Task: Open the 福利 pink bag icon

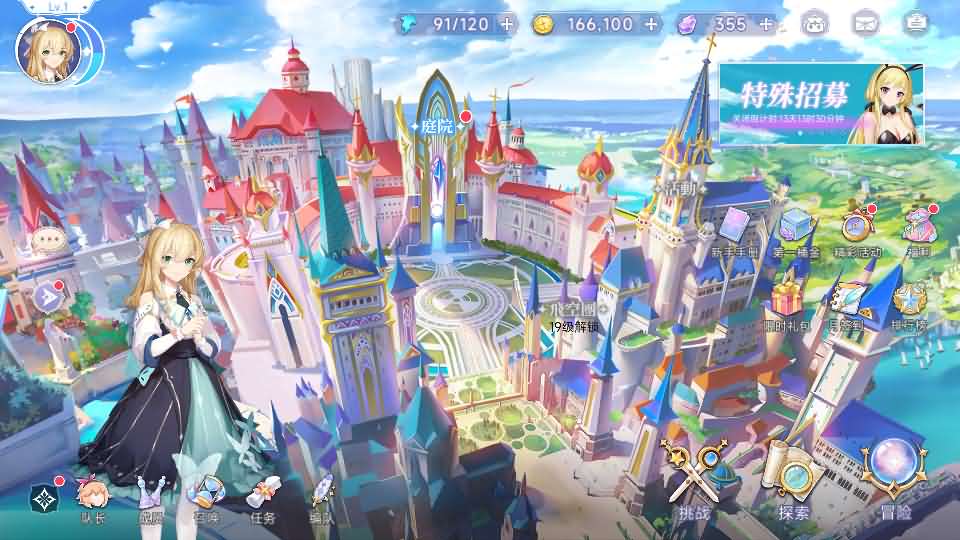Action: (x=918, y=232)
